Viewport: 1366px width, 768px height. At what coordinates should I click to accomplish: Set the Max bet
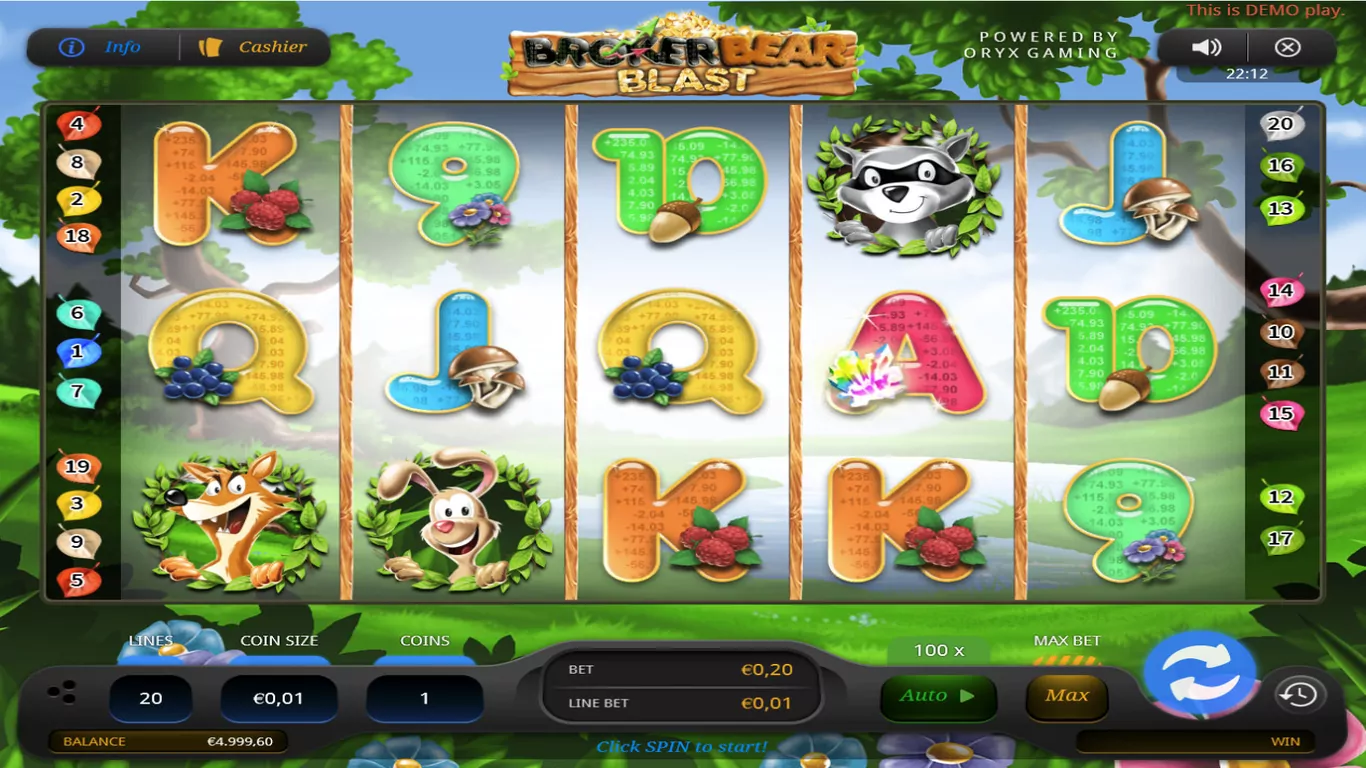click(x=1066, y=696)
